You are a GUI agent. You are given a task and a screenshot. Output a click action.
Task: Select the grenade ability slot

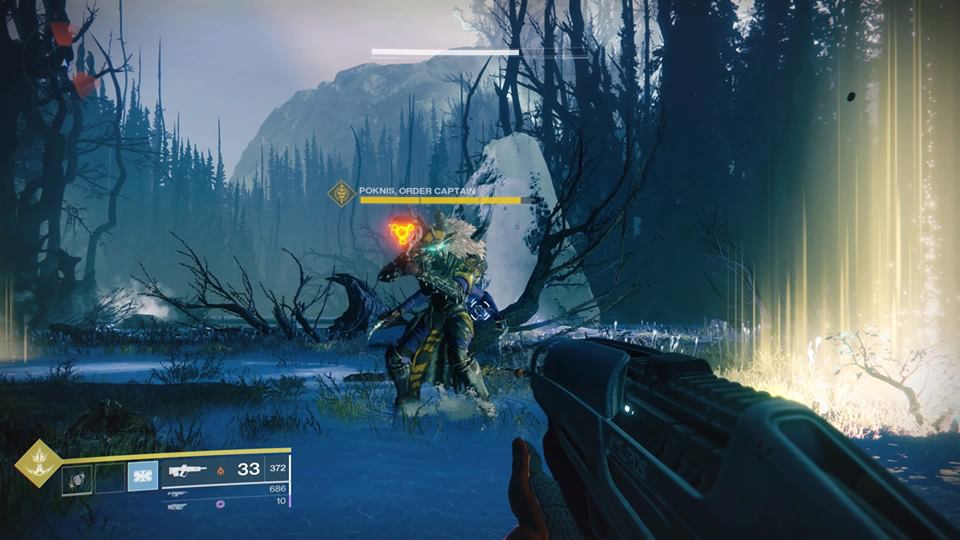76,479
